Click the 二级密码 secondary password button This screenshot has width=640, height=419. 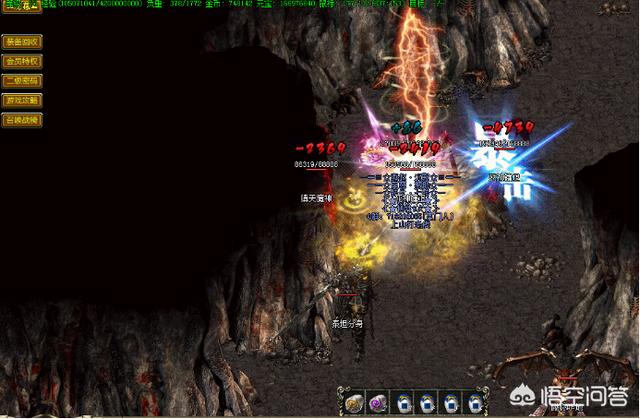(x=22, y=81)
